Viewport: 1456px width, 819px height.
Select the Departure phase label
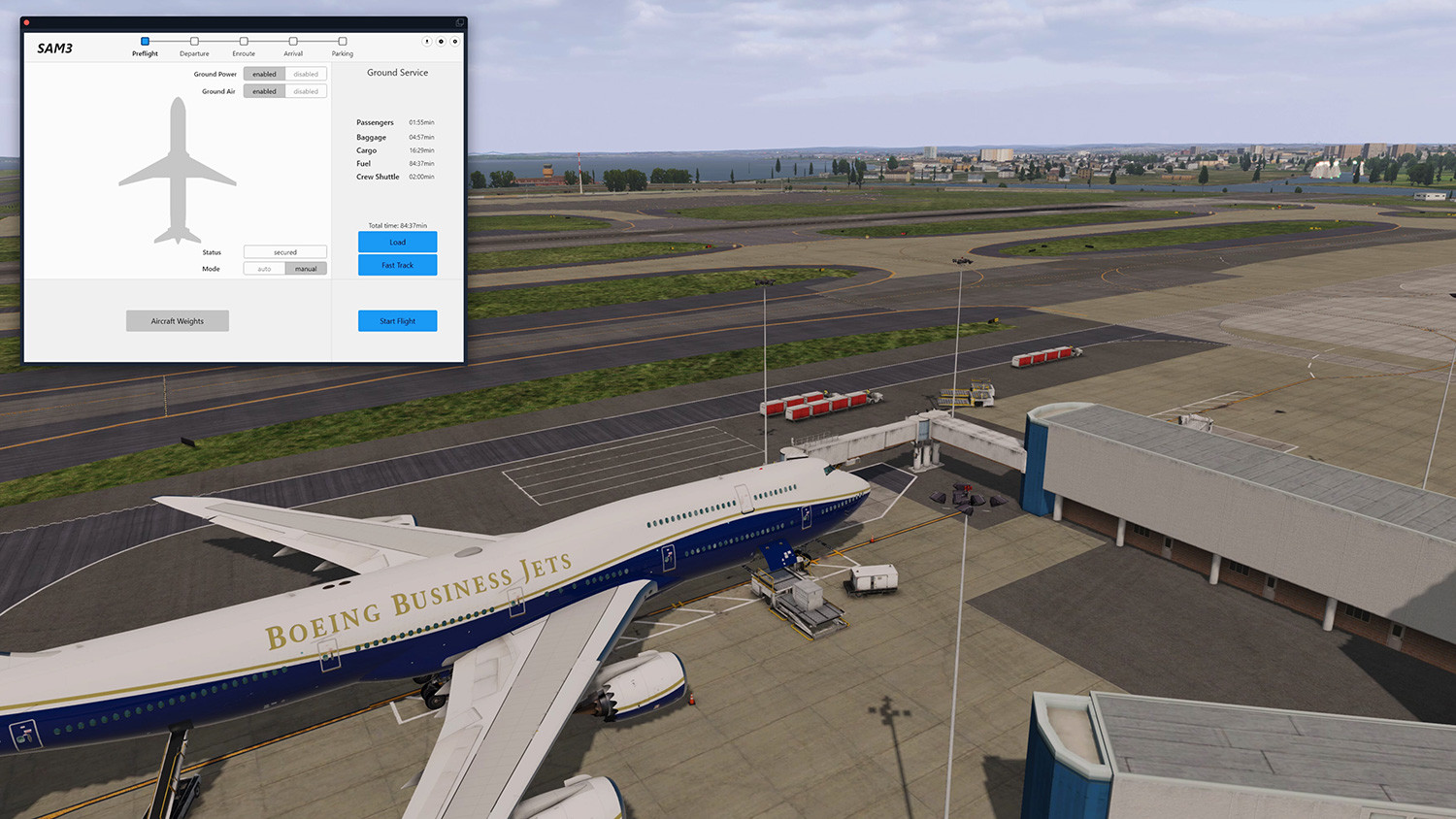[194, 53]
